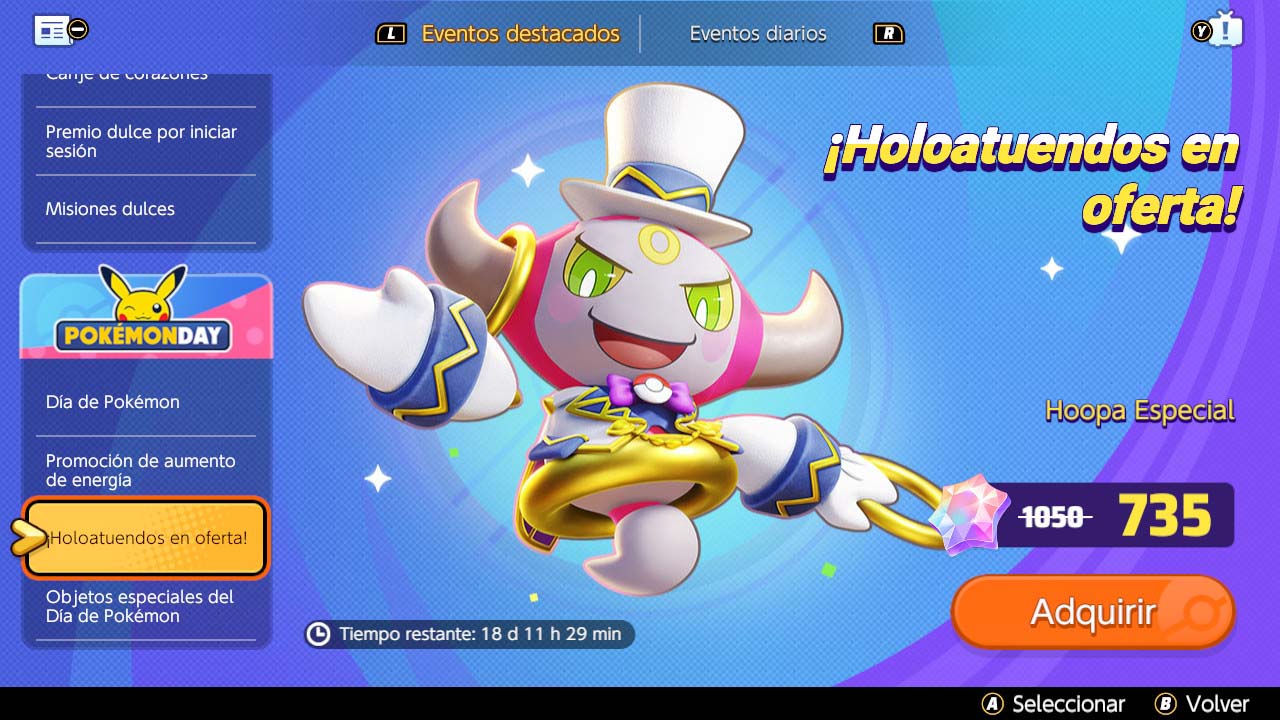The width and height of the screenshot is (1280, 720).
Task: Select the Día de Pokémon event
Action: pos(111,401)
